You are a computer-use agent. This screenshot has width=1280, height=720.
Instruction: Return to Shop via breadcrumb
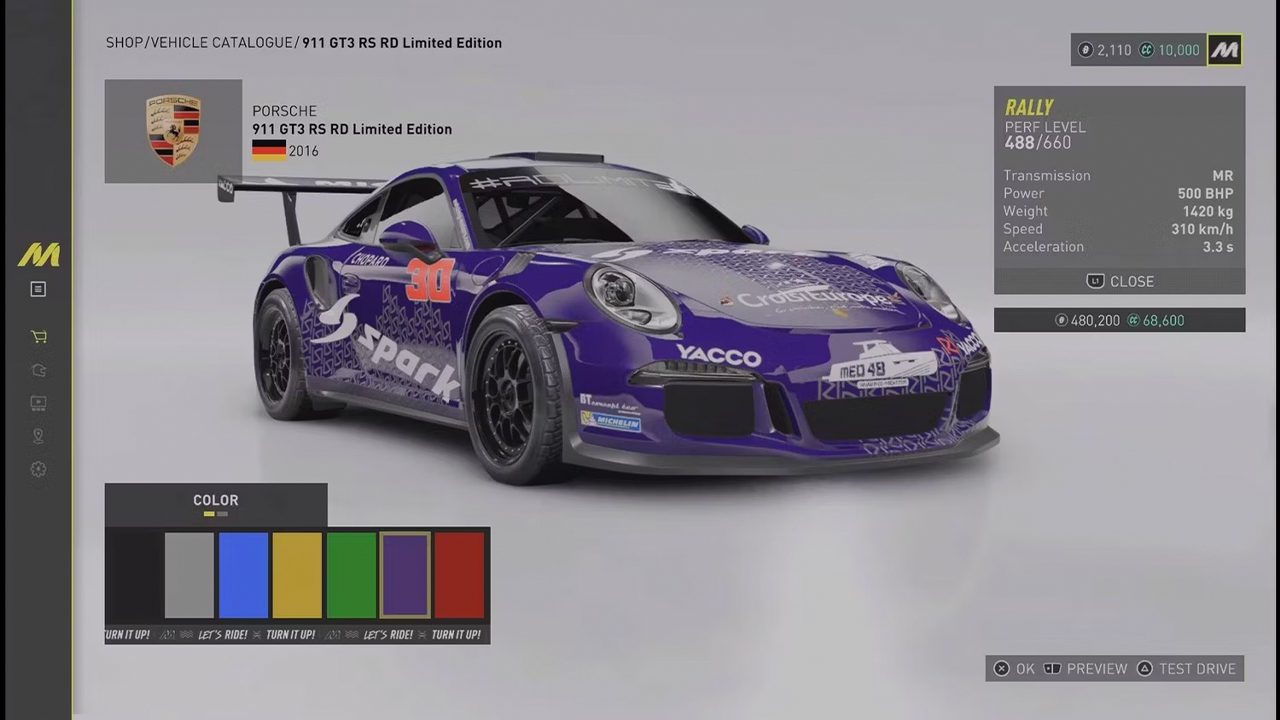(x=124, y=43)
